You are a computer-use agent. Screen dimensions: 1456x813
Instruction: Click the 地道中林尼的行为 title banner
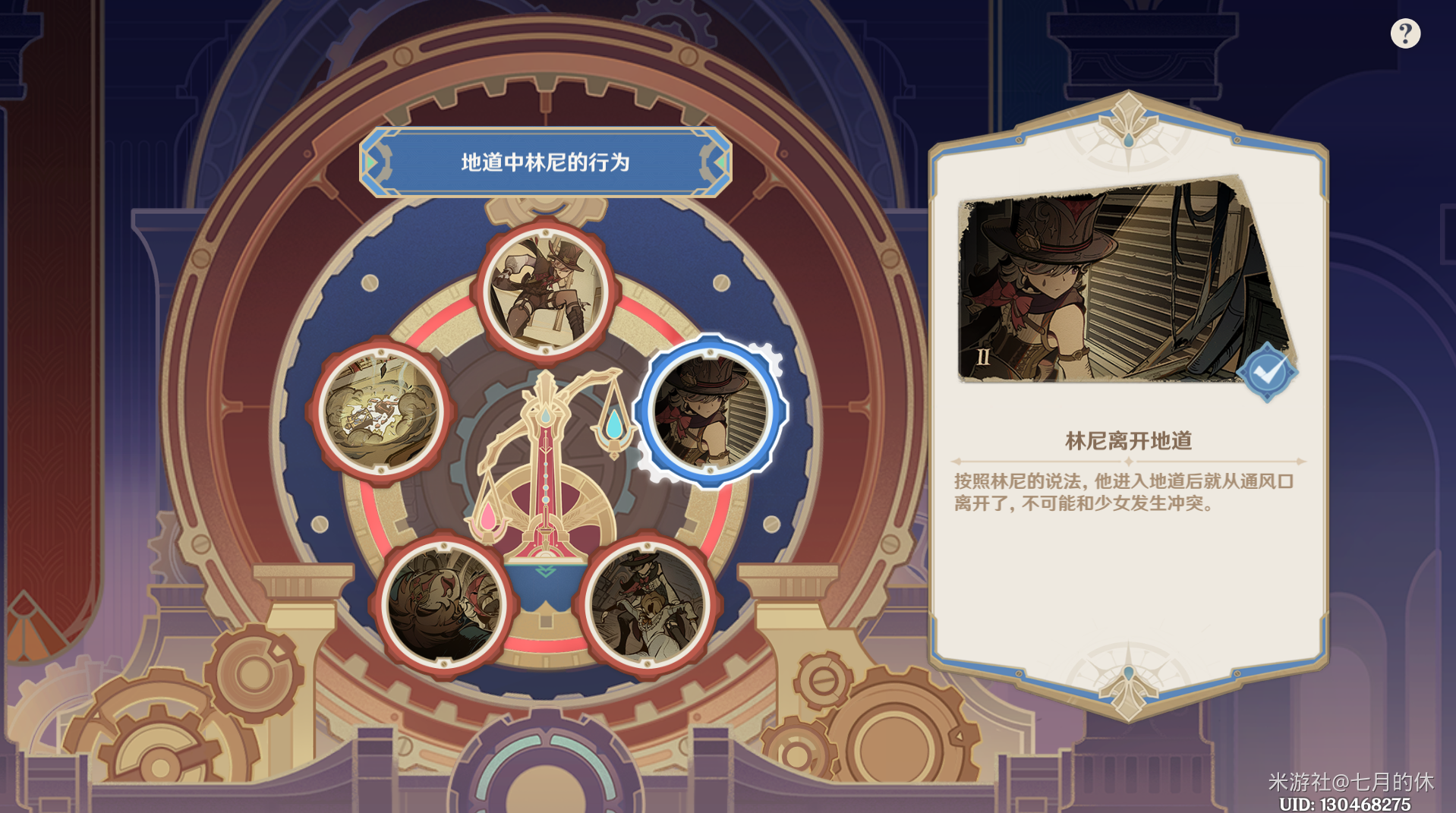pyautogui.click(x=548, y=161)
